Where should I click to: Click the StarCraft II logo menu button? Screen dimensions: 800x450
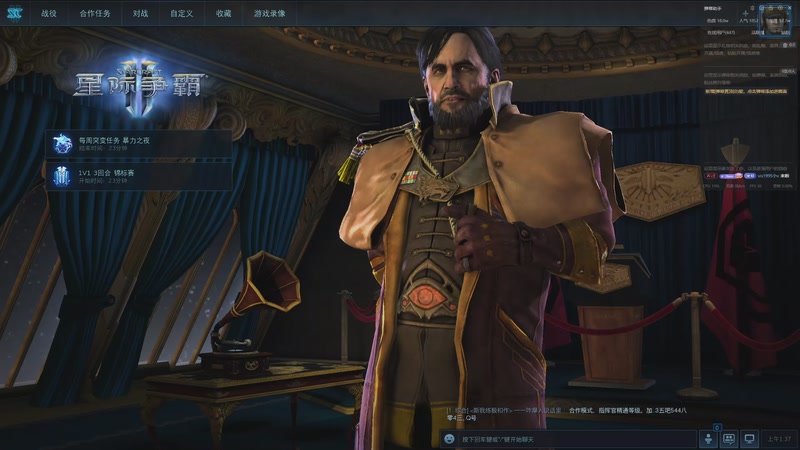[14, 14]
